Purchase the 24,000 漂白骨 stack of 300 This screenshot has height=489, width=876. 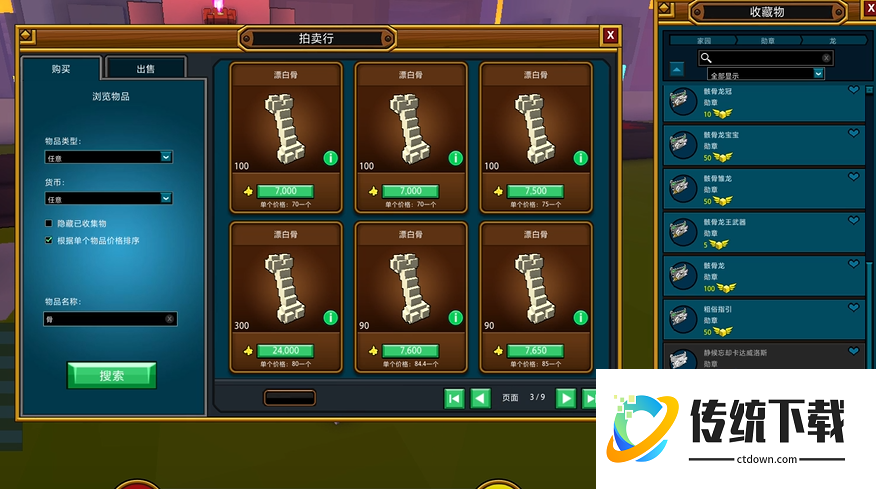pyautogui.click(x=285, y=351)
